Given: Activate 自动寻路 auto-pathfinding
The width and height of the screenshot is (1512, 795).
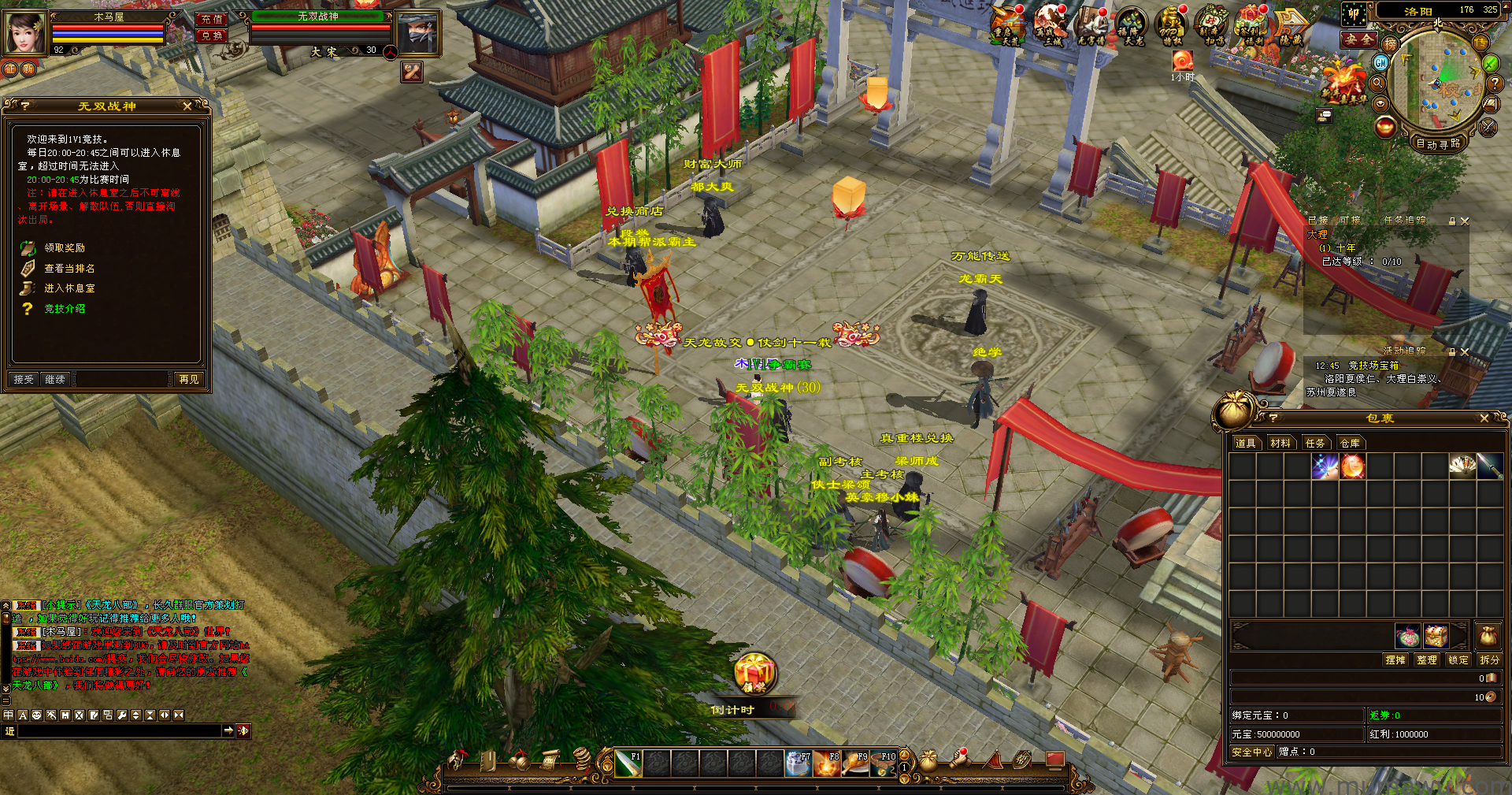Looking at the screenshot, I should pos(1438,143).
